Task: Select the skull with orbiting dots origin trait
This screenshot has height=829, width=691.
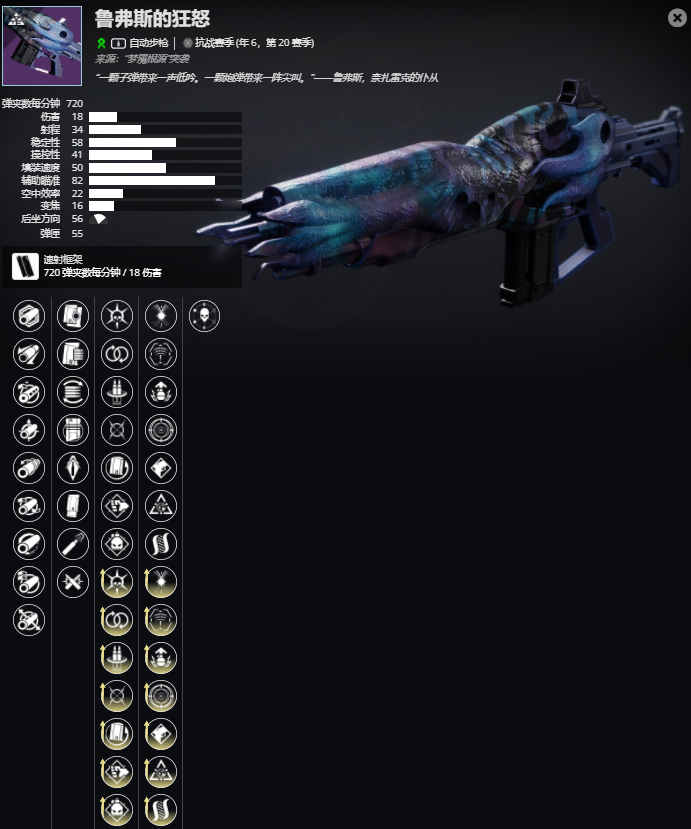Action: (x=204, y=316)
